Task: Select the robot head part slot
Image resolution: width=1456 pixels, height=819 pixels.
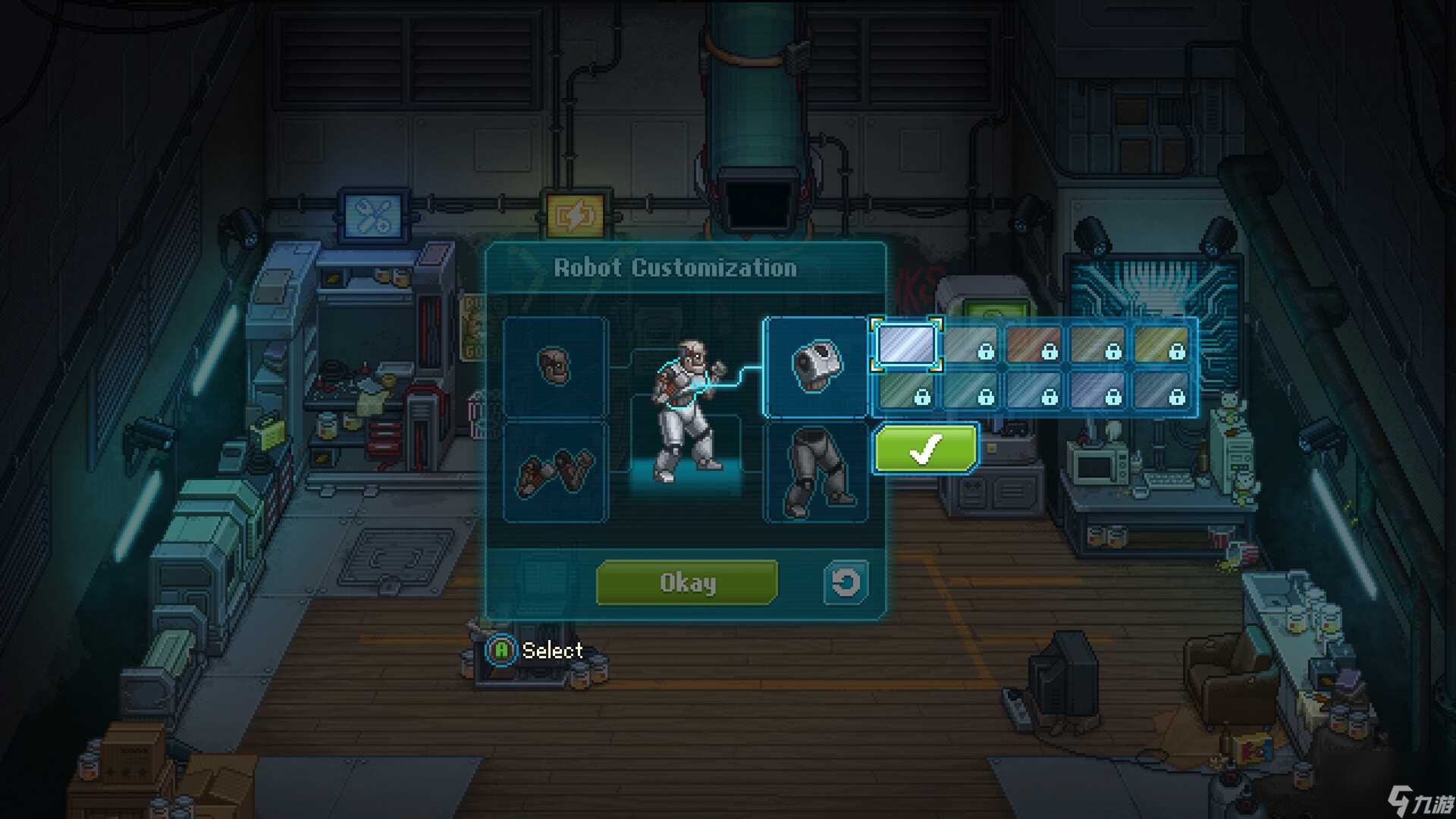Action: (x=555, y=367)
